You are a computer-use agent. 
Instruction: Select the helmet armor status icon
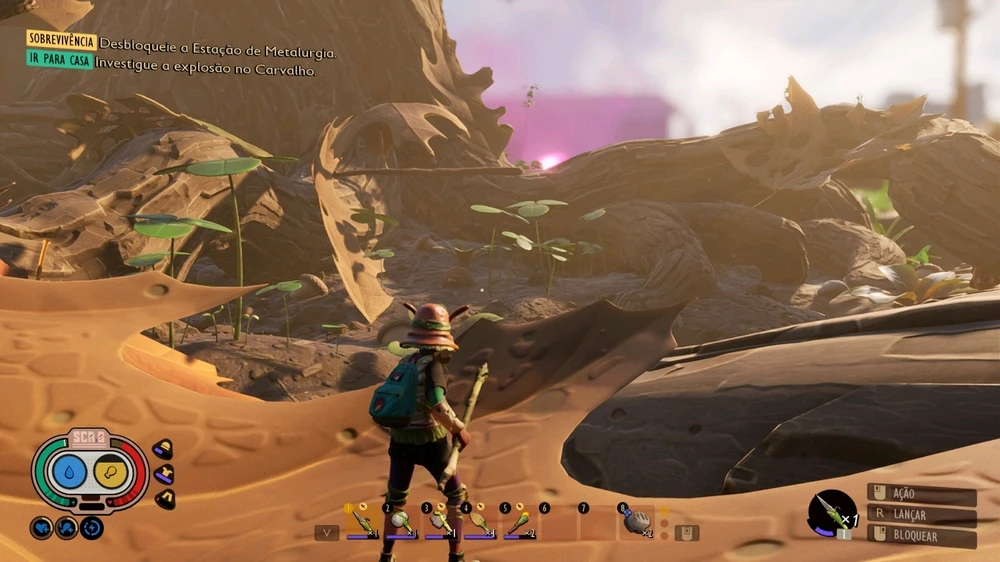click(162, 450)
